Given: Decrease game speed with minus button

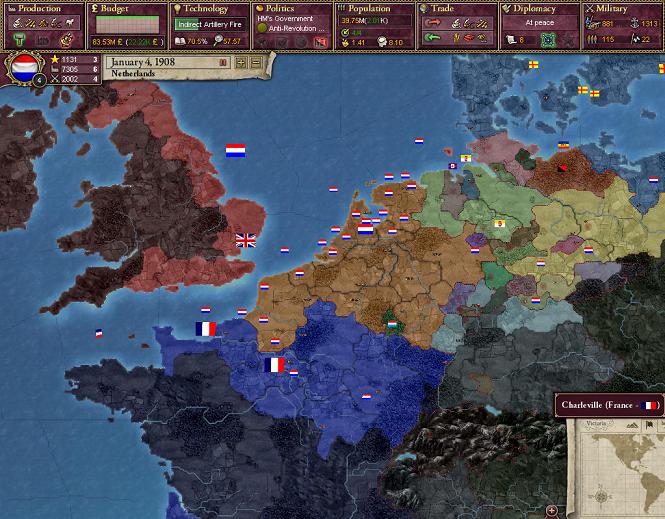Looking at the screenshot, I should tap(255, 62).
